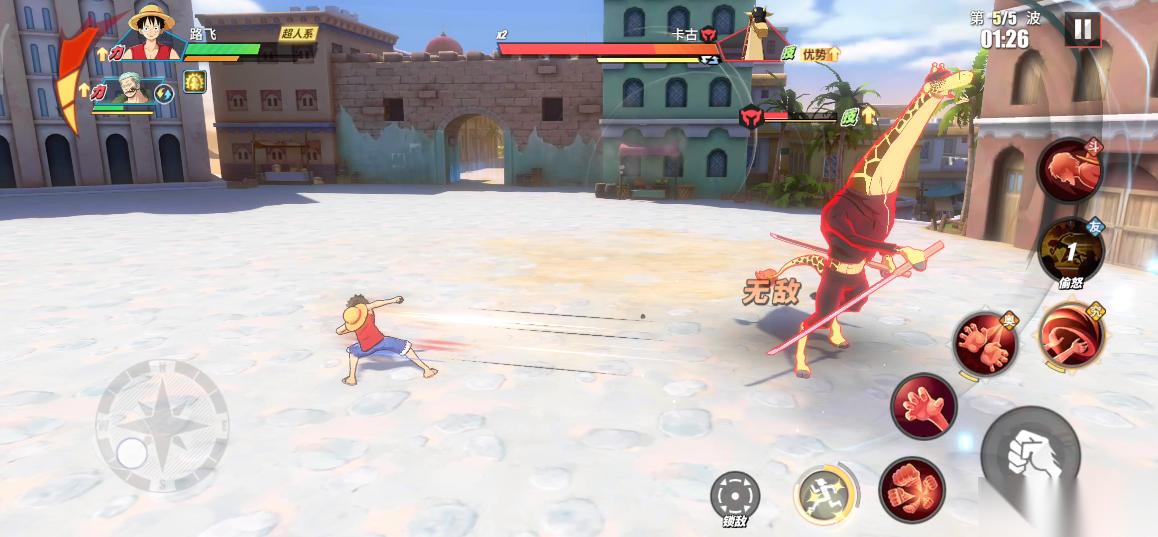Use the yellow dash dodge skill
The height and width of the screenshot is (537, 1158).
coord(824,493)
